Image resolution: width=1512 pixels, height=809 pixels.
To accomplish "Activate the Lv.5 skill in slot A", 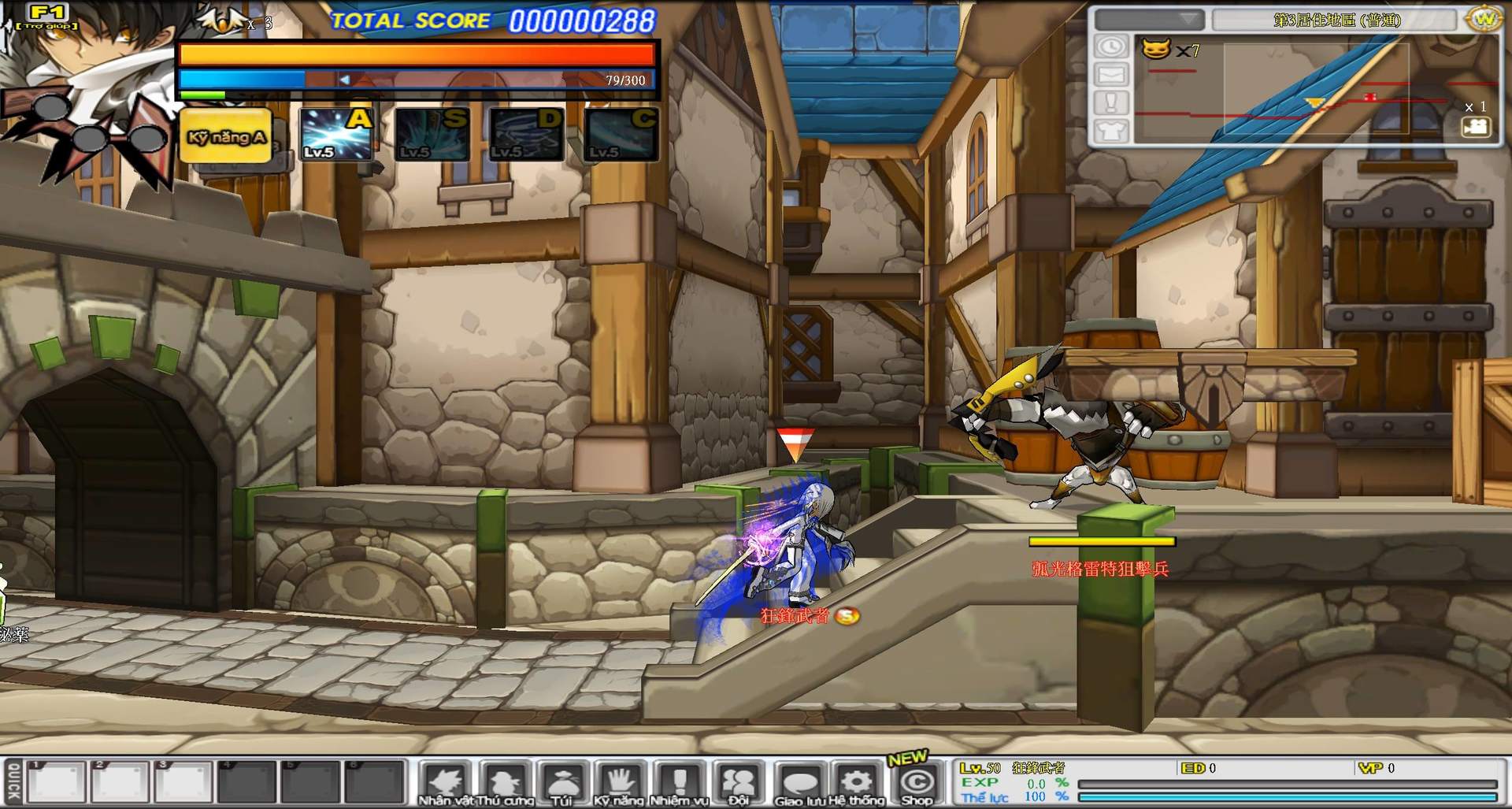I will coord(335,132).
